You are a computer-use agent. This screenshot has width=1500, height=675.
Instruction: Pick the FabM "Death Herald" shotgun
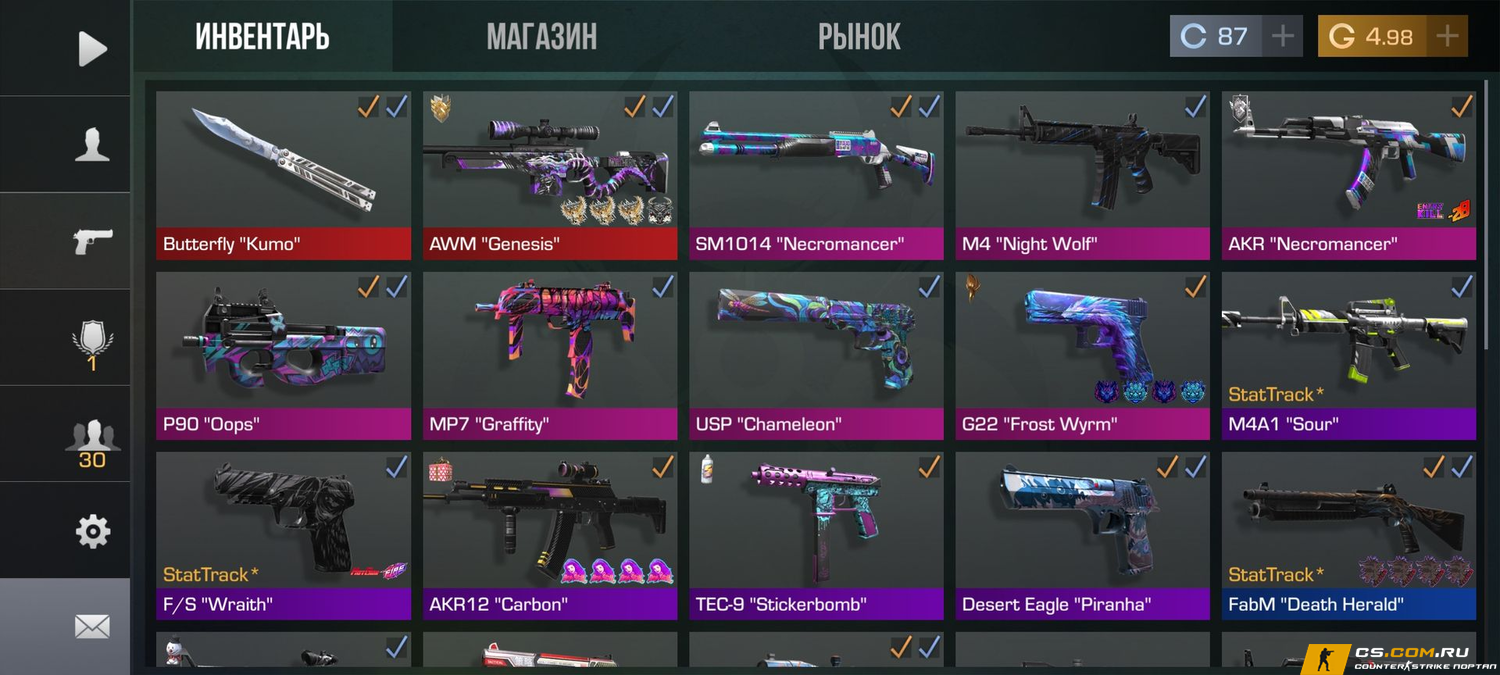coord(1348,535)
